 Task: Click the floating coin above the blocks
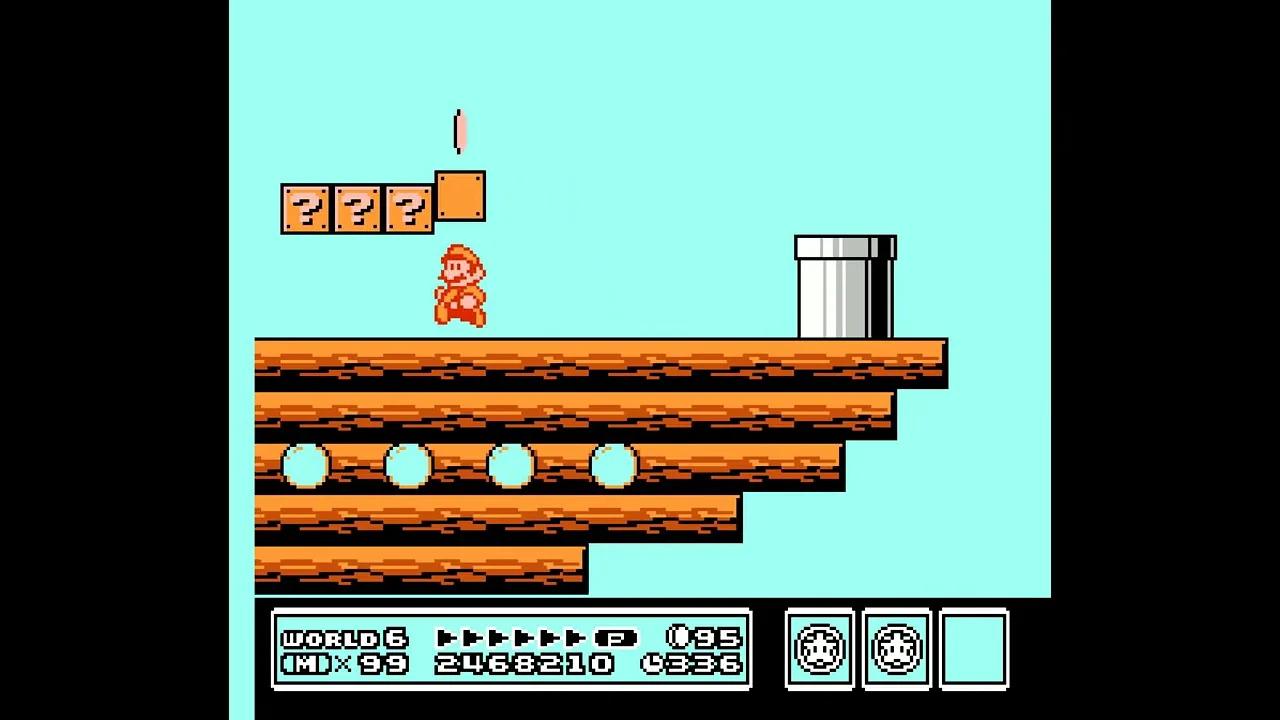459,130
